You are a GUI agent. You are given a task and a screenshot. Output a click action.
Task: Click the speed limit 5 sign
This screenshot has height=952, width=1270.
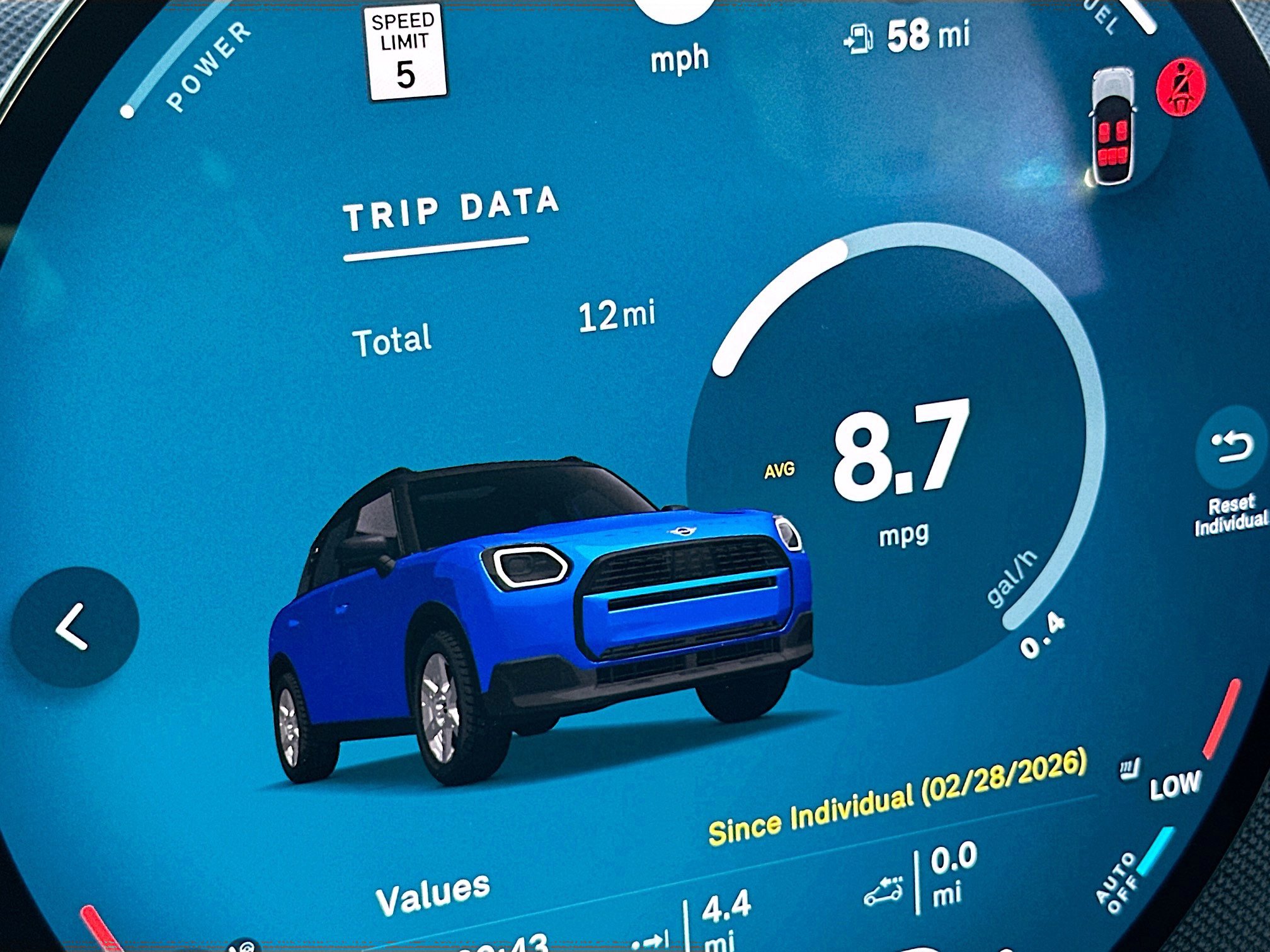point(407,49)
